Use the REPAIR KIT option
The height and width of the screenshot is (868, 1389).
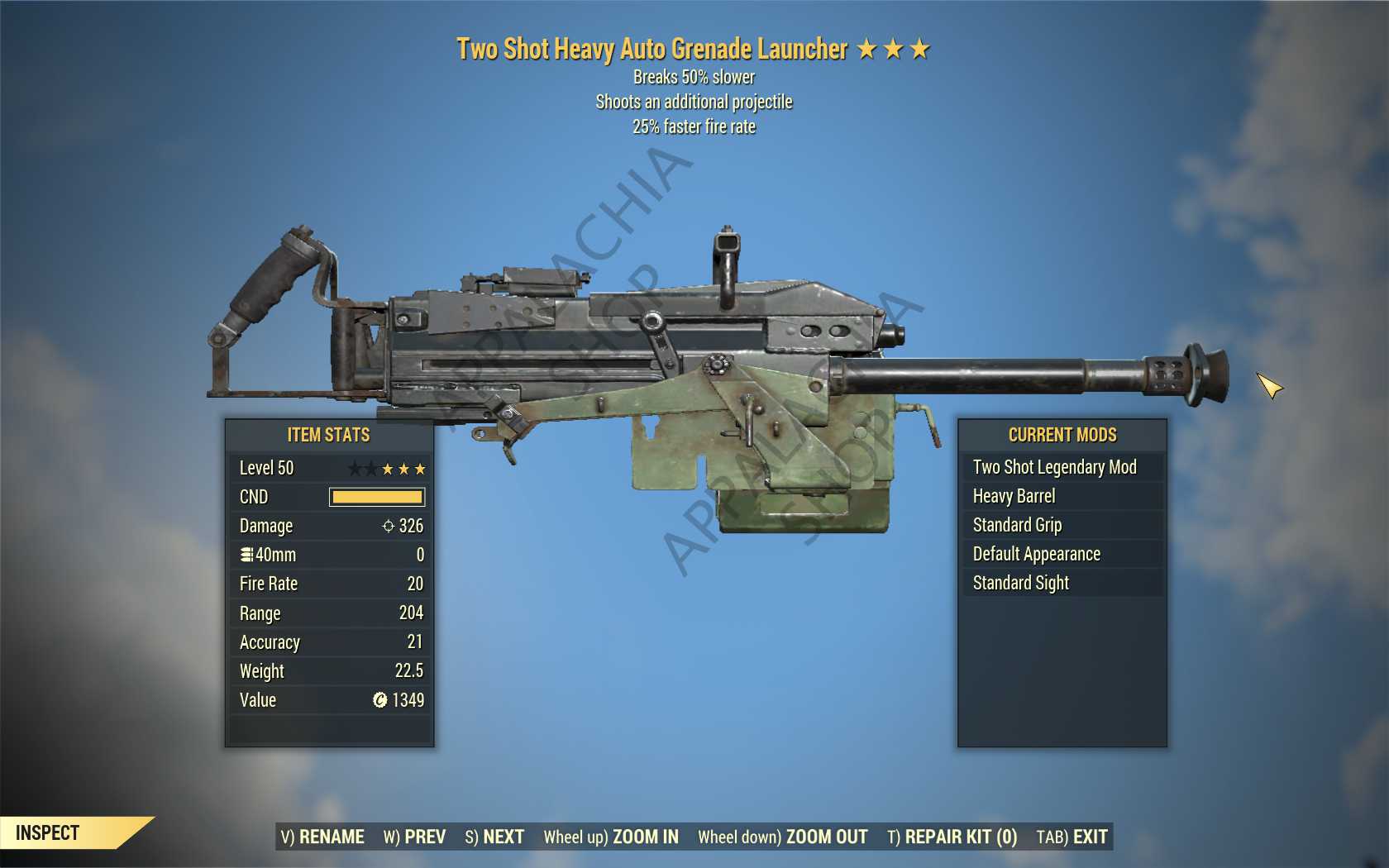click(x=952, y=837)
